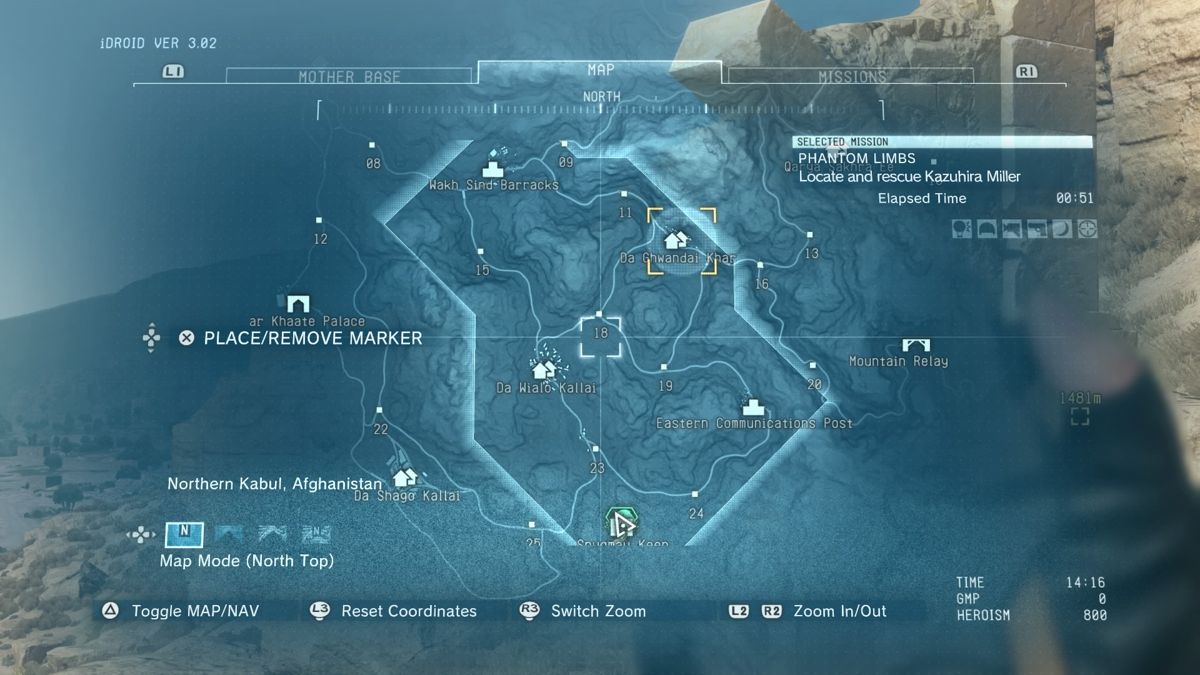
Task: Choose the Lamar Khaate Palace icon
Action: 297,303
